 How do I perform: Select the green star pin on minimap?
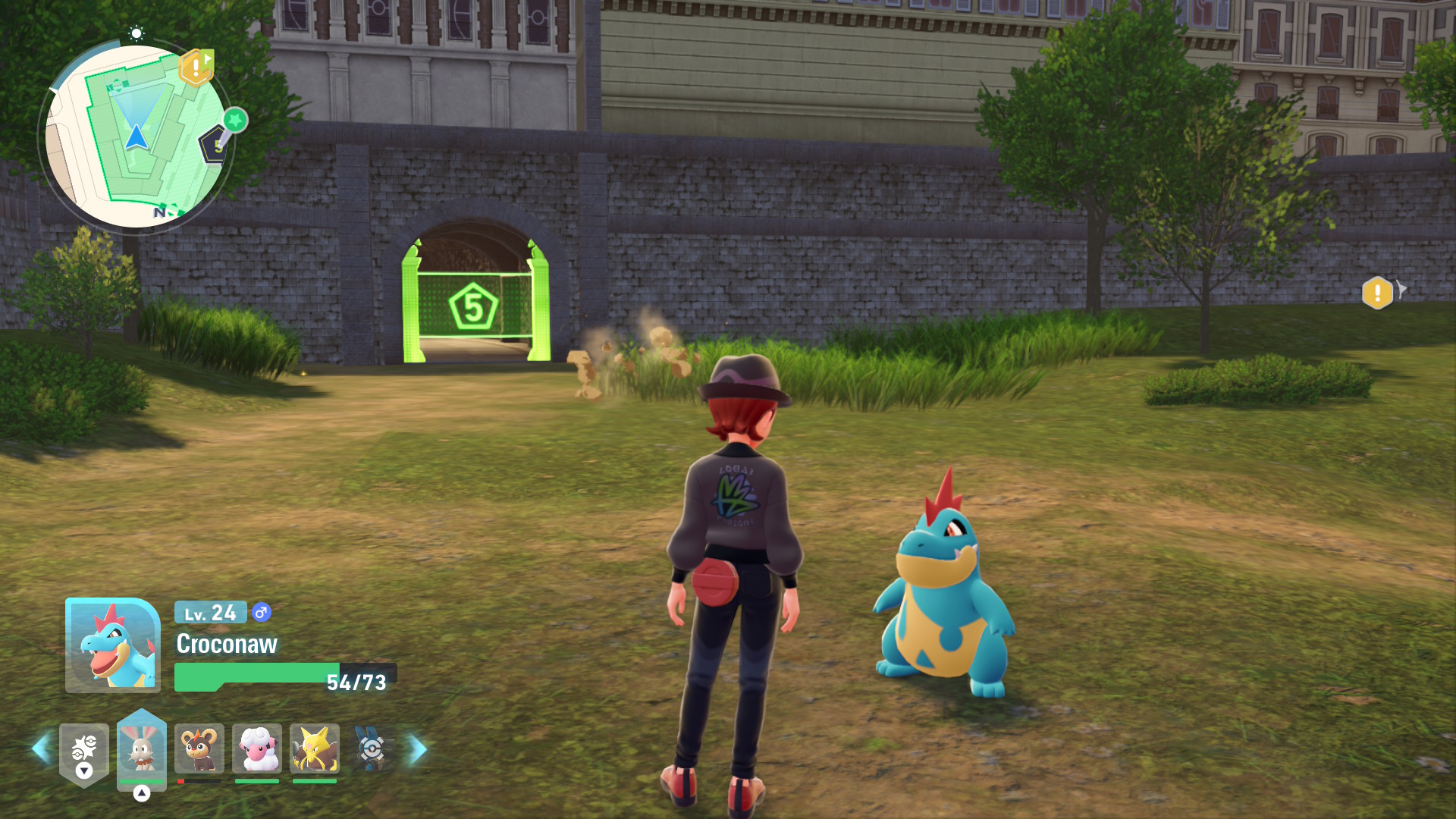236,120
